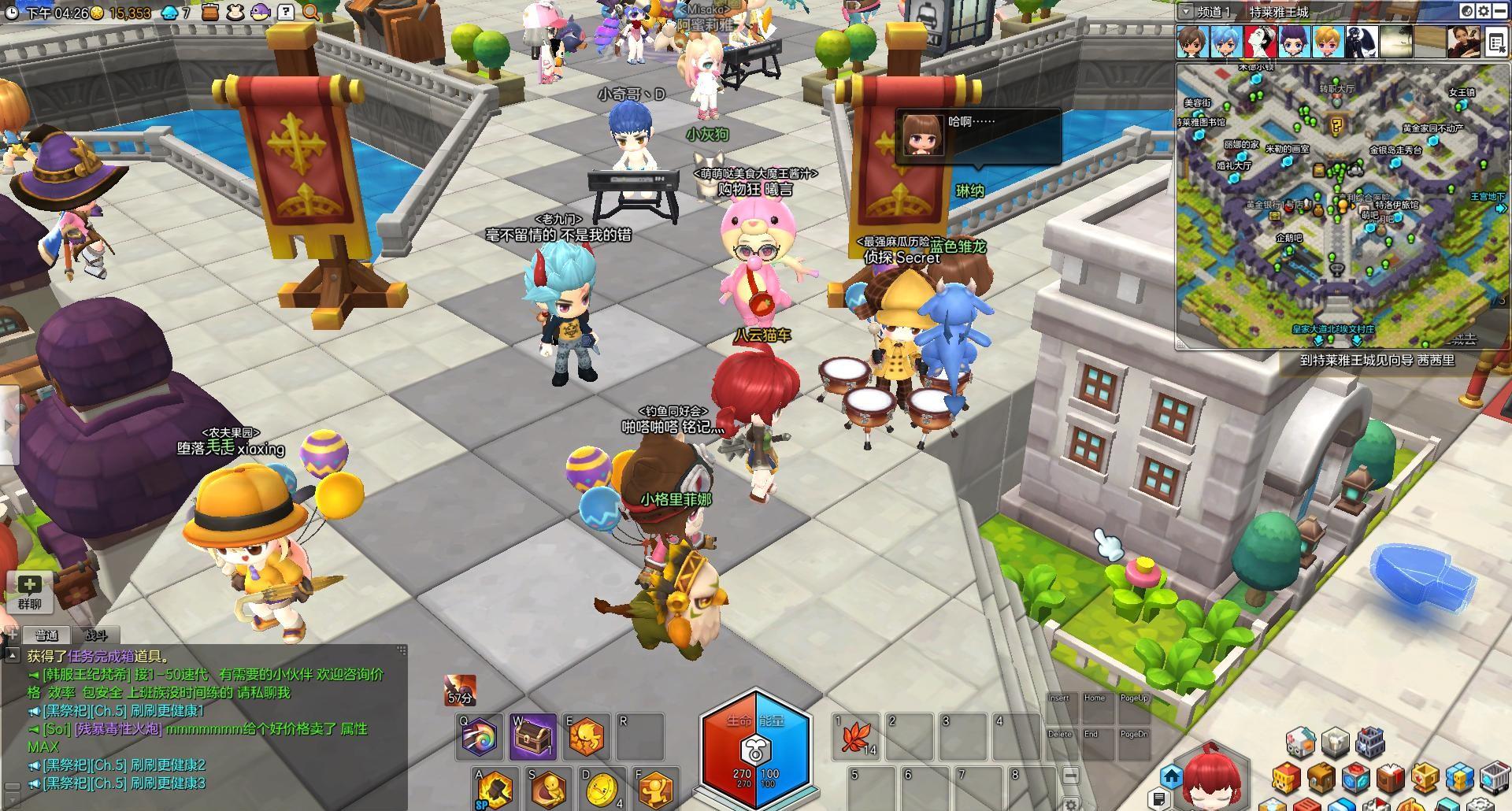The image size is (1512, 811).
Task: Open minimap settings gear
Action: tap(1483, 11)
